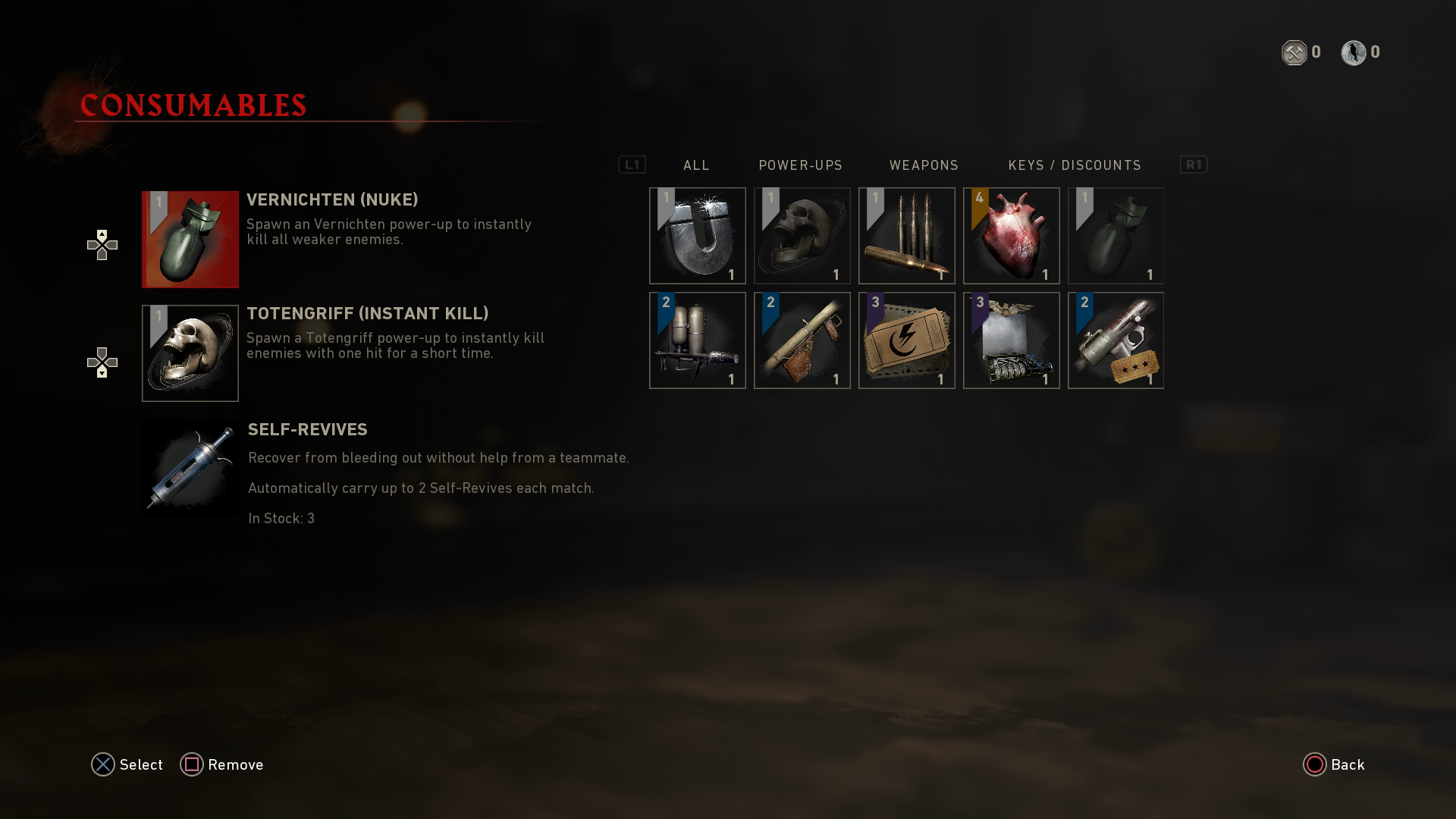Click the R1 tab-switch button indicator
This screenshot has height=819, width=1456.
[x=1194, y=165]
